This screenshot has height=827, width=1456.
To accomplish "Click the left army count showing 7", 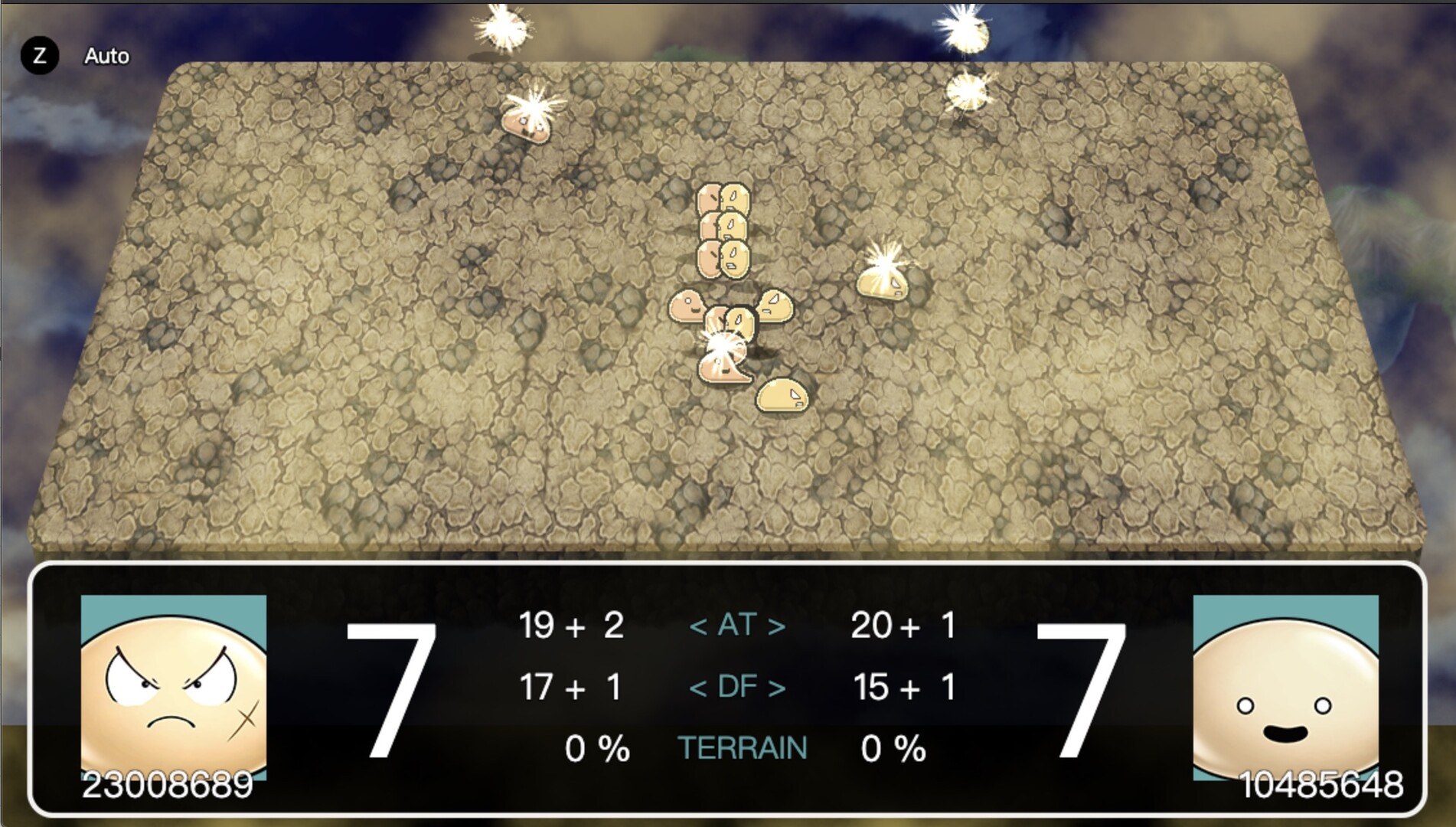I will [x=392, y=689].
